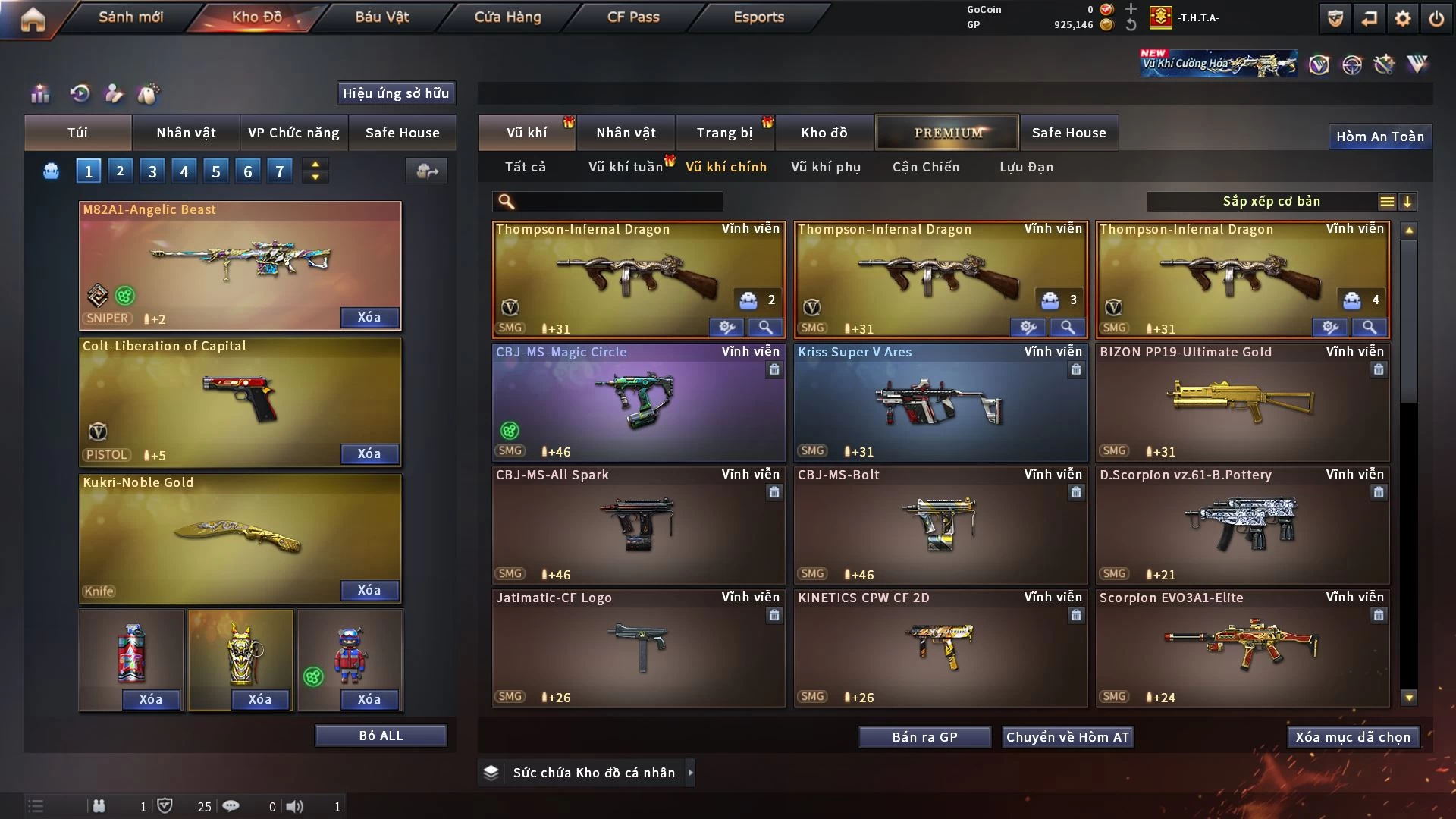The height and width of the screenshot is (819, 1456).
Task: Select the CBJ-MS-Magic Circle weapon
Action: pyautogui.click(x=639, y=402)
